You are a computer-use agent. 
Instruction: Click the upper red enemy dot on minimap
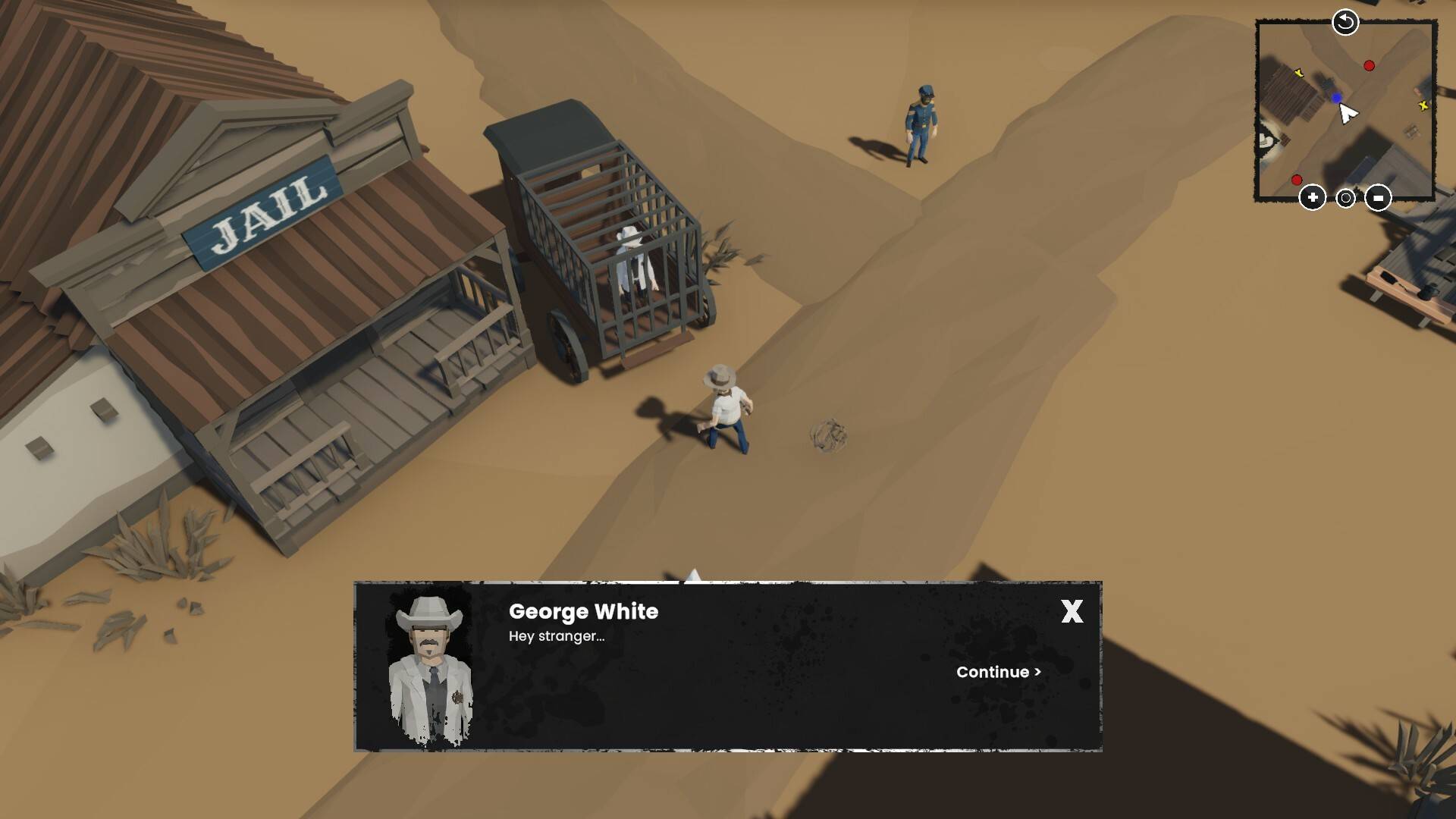point(1370,65)
